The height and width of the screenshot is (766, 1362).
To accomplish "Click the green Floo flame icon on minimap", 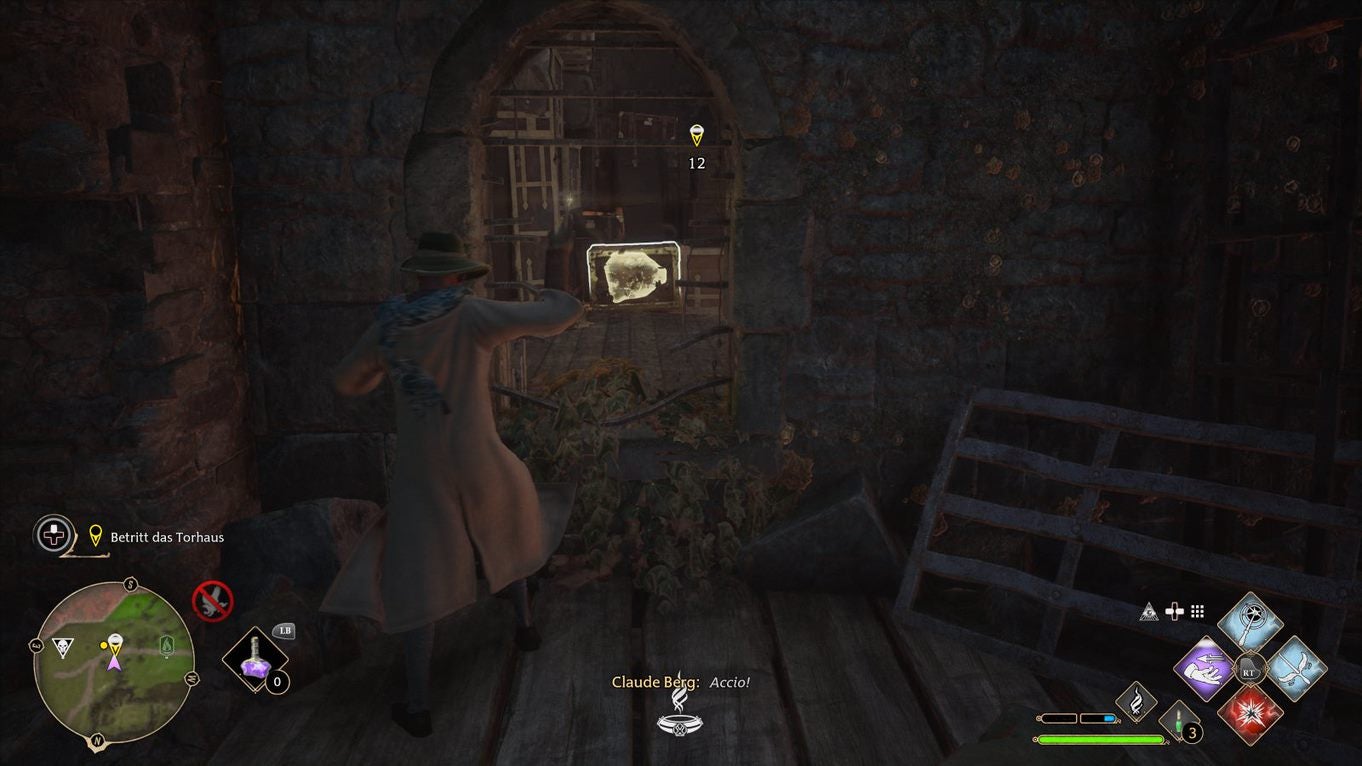I will [166, 647].
